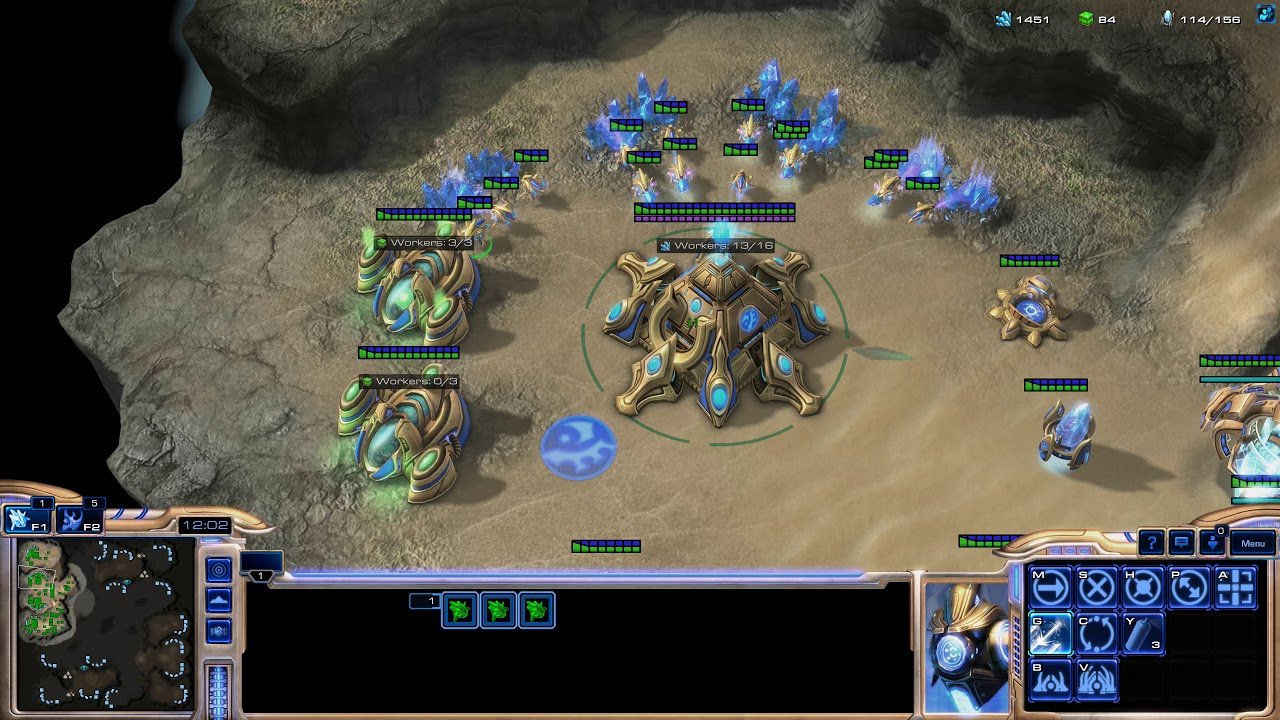
Task: Open the Build advanced structures menu
Action: 1098,678
